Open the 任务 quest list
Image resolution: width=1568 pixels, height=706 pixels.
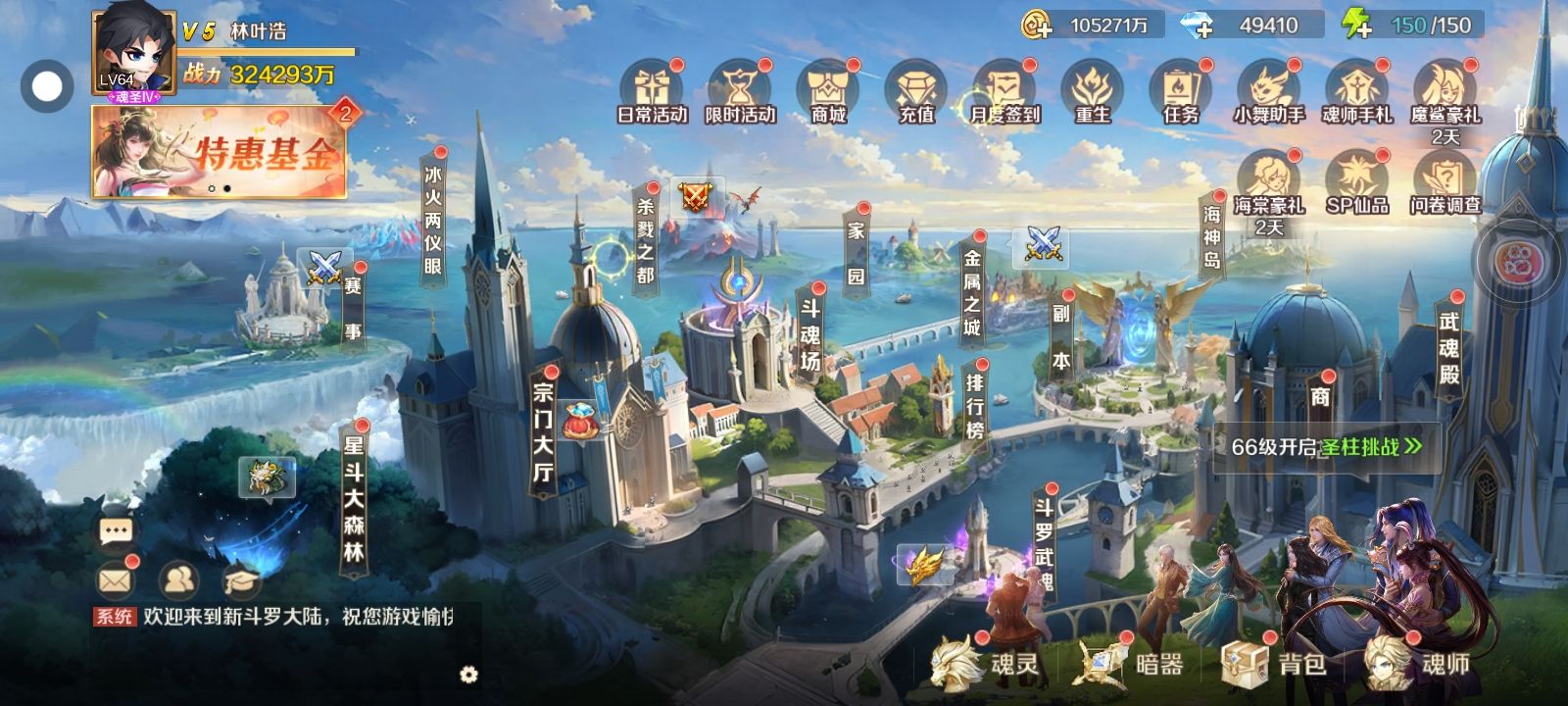tap(1181, 92)
